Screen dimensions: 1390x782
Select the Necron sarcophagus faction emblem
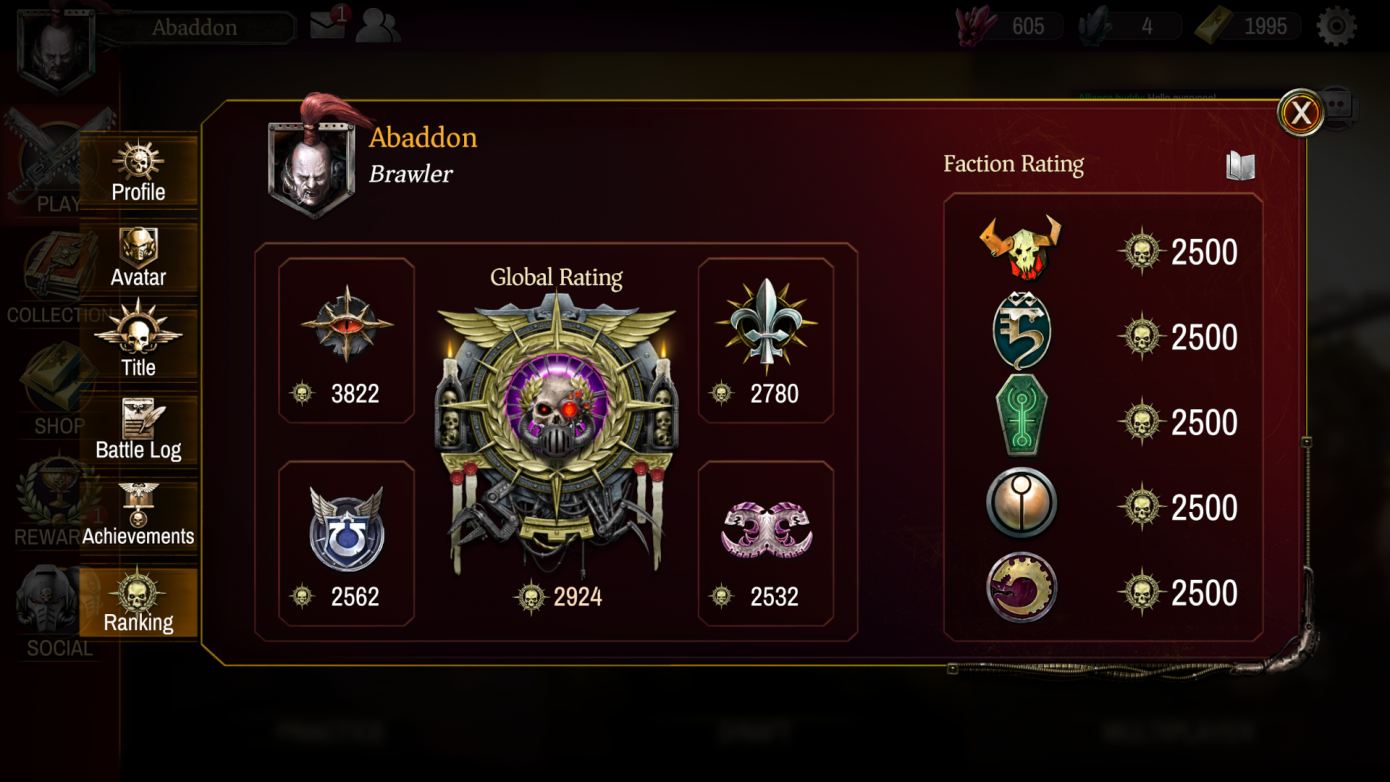(x=1021, y=421)
